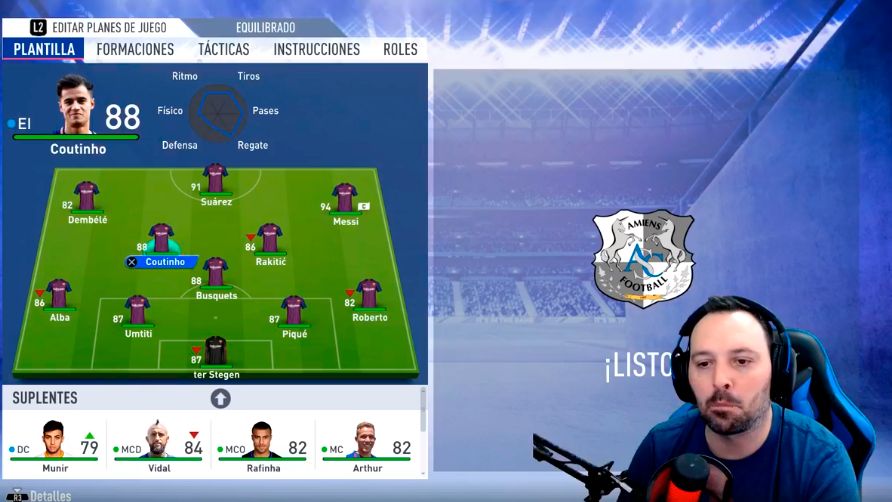Screen dimensions: 892x502
Task: Select Rakitić in midfield
Action: click(x=269, y=239)
